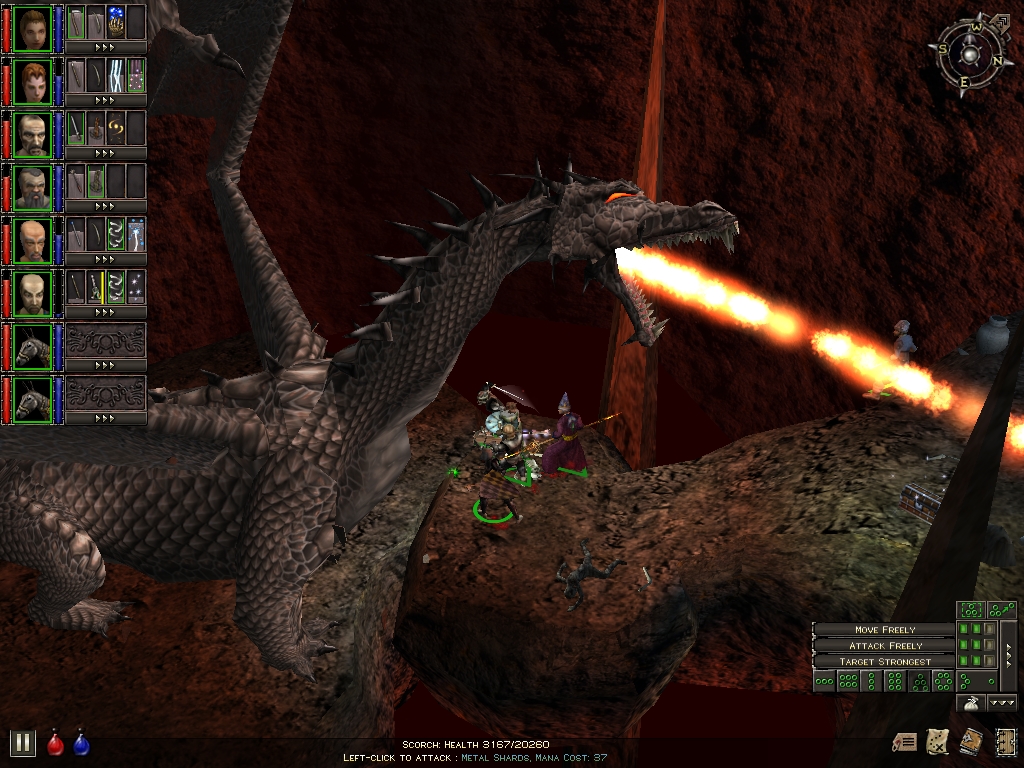Viewport: 1024px width, 768px height.
Task: Drink a red health potion
Action: coord(56,744)
